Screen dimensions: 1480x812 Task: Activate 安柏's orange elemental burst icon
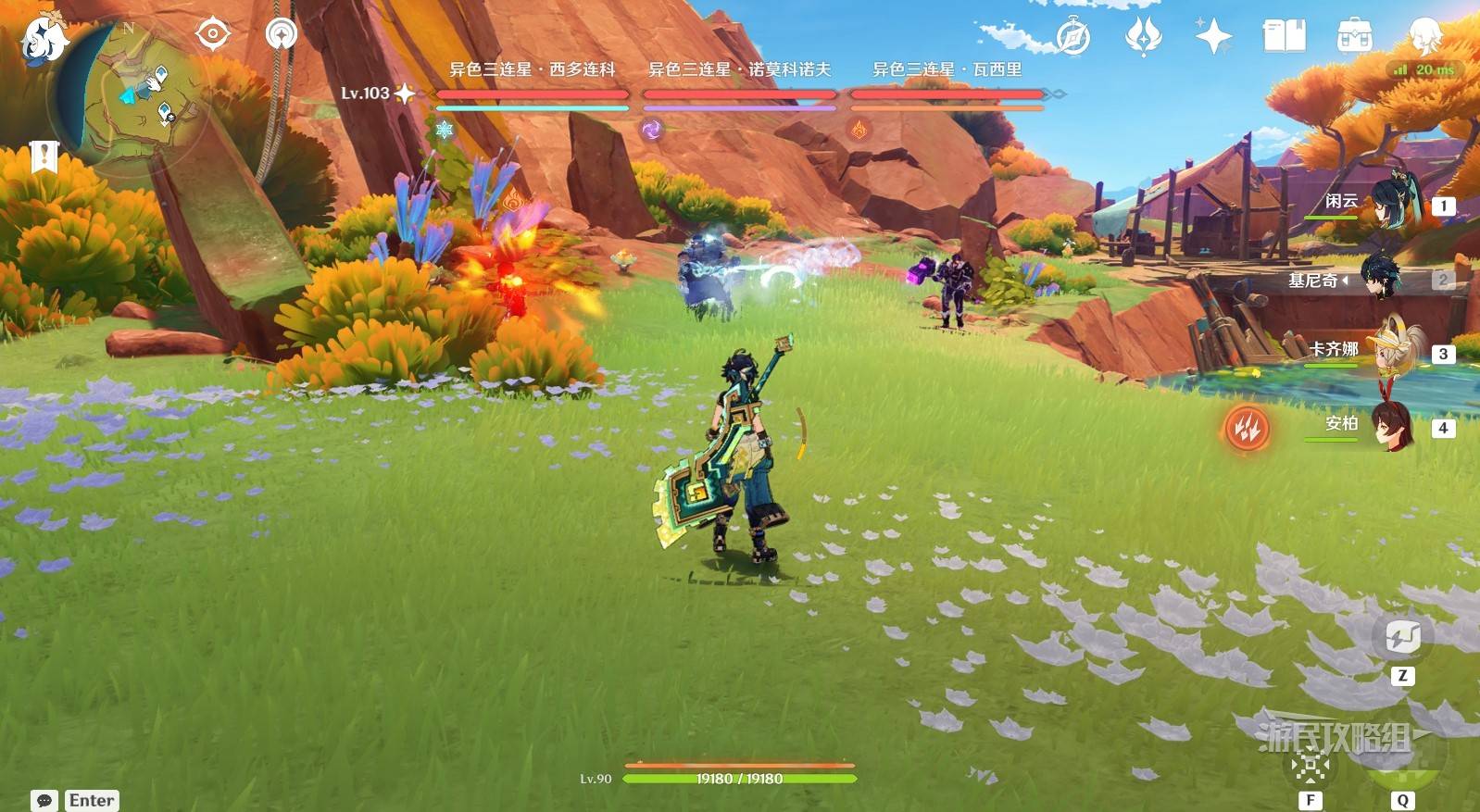click(x=1247, y=428)
